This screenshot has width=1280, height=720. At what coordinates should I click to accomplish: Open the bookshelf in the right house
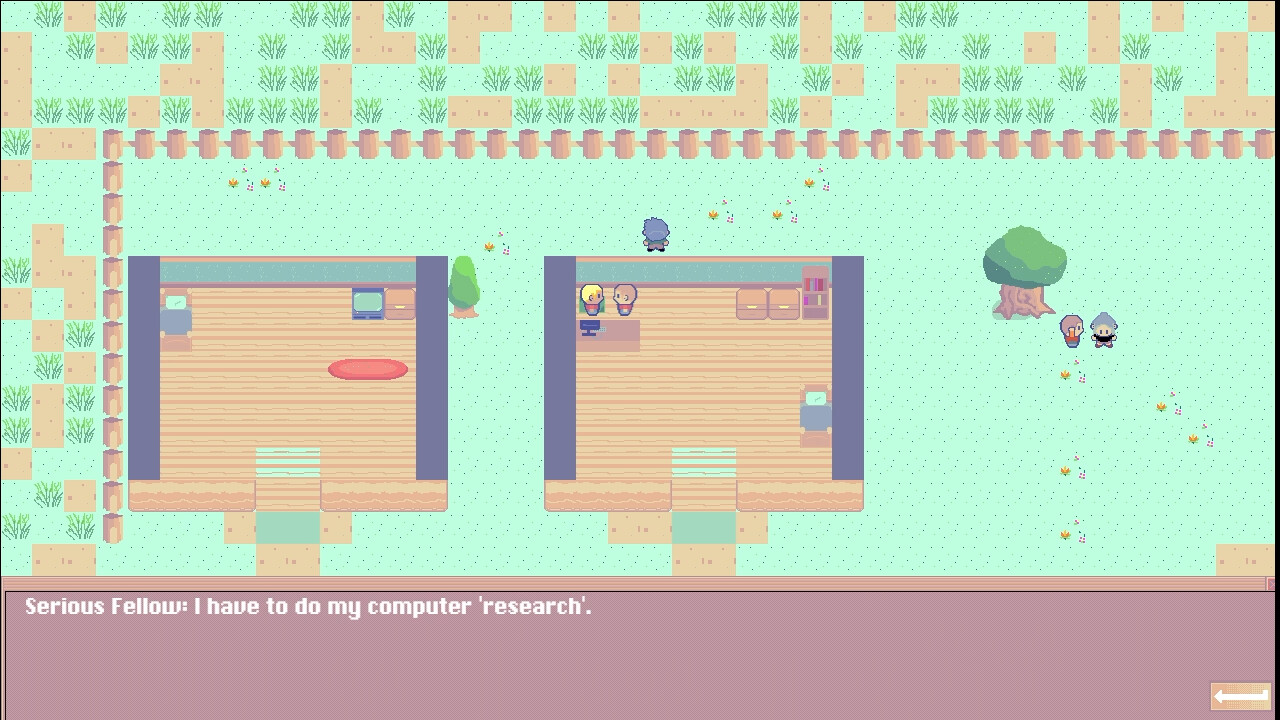tap(815, 295)
